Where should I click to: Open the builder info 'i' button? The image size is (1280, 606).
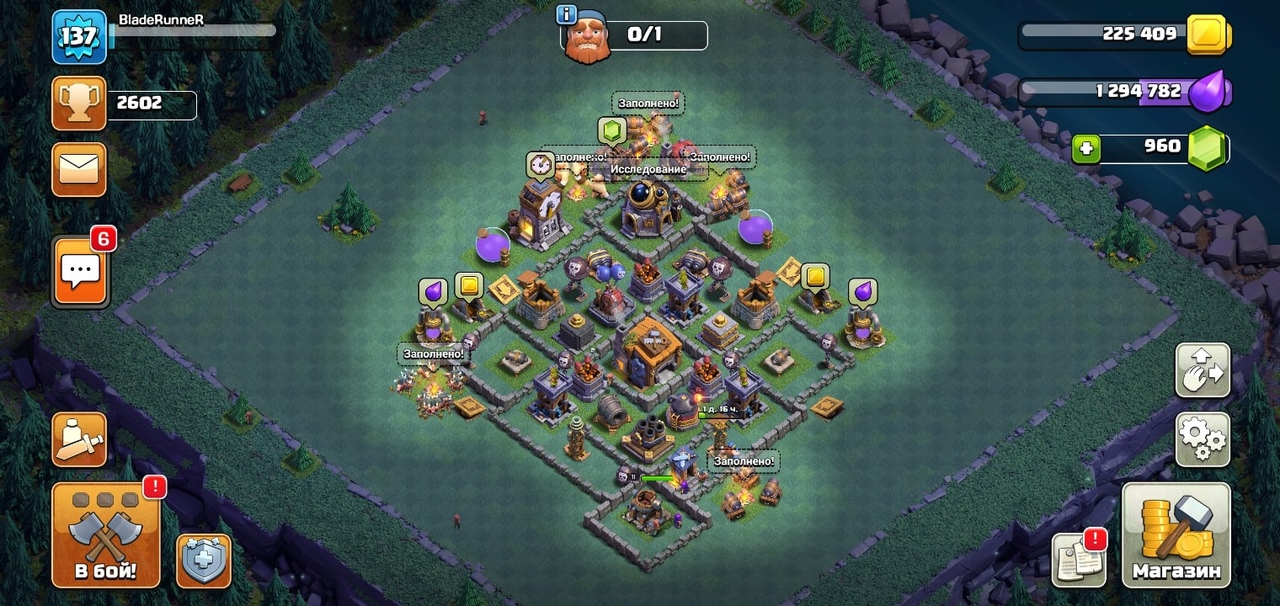point(568,14)
